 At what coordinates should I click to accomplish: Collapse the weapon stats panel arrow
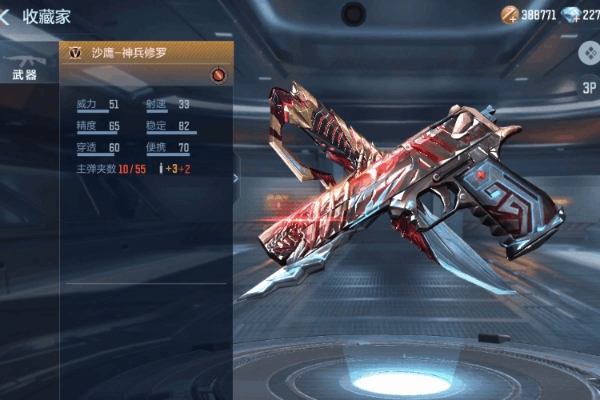point(236,179)
